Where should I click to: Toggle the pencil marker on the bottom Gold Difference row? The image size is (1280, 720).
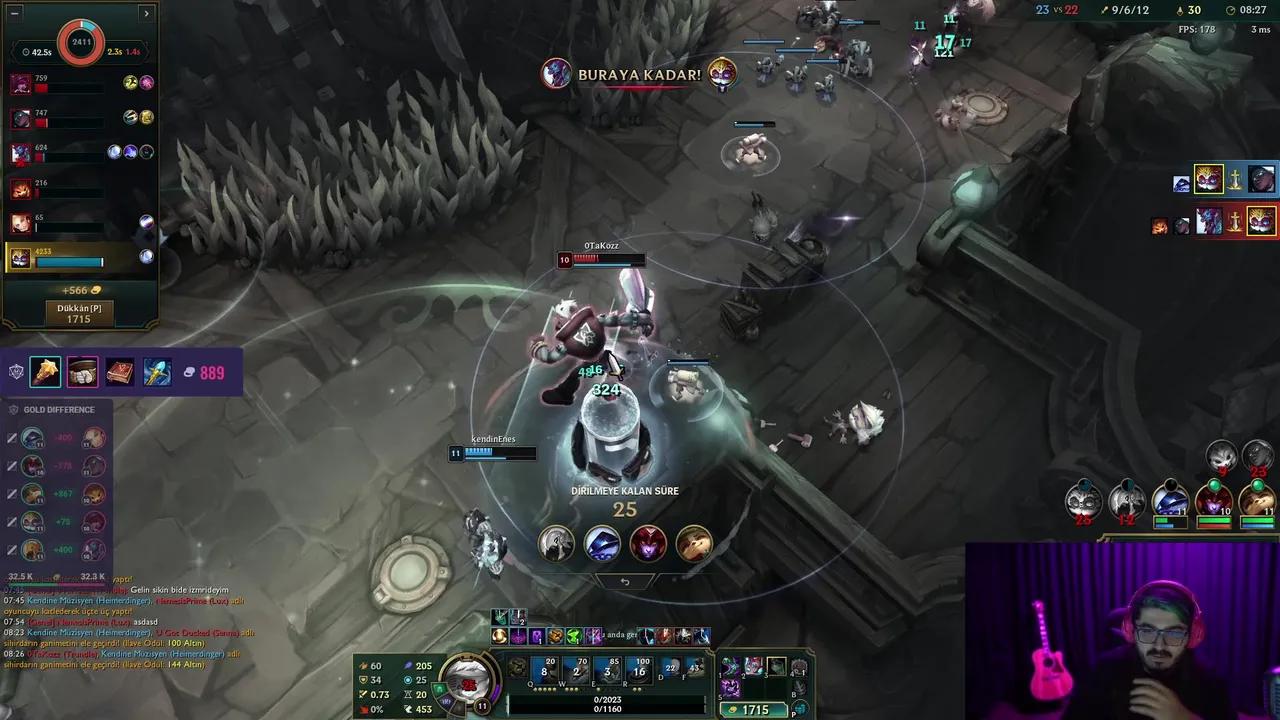(12, 550)
